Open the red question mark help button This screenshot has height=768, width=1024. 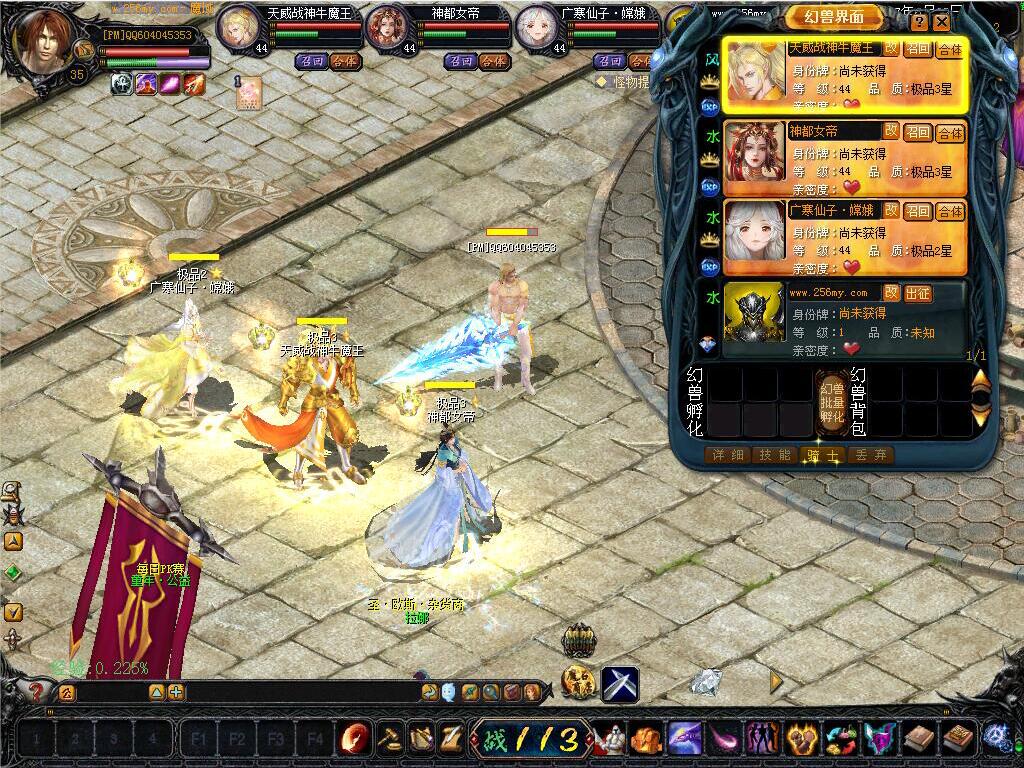point(37,691)
